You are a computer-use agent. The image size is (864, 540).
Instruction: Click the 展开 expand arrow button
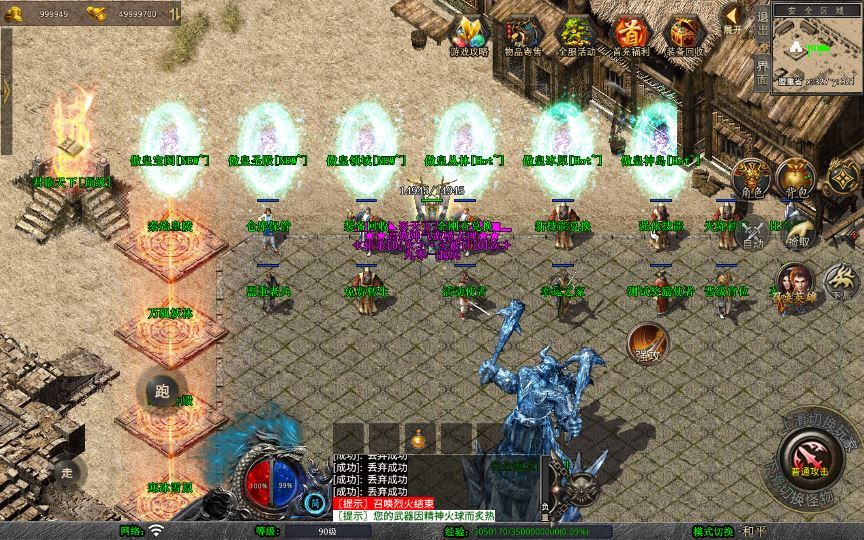point(734,17)
